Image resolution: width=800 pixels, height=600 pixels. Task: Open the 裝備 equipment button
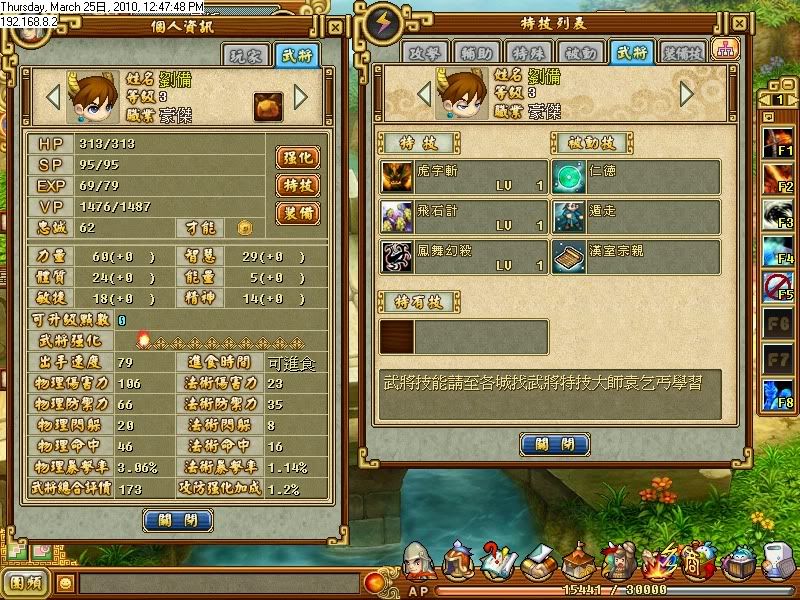coord(297,212)
